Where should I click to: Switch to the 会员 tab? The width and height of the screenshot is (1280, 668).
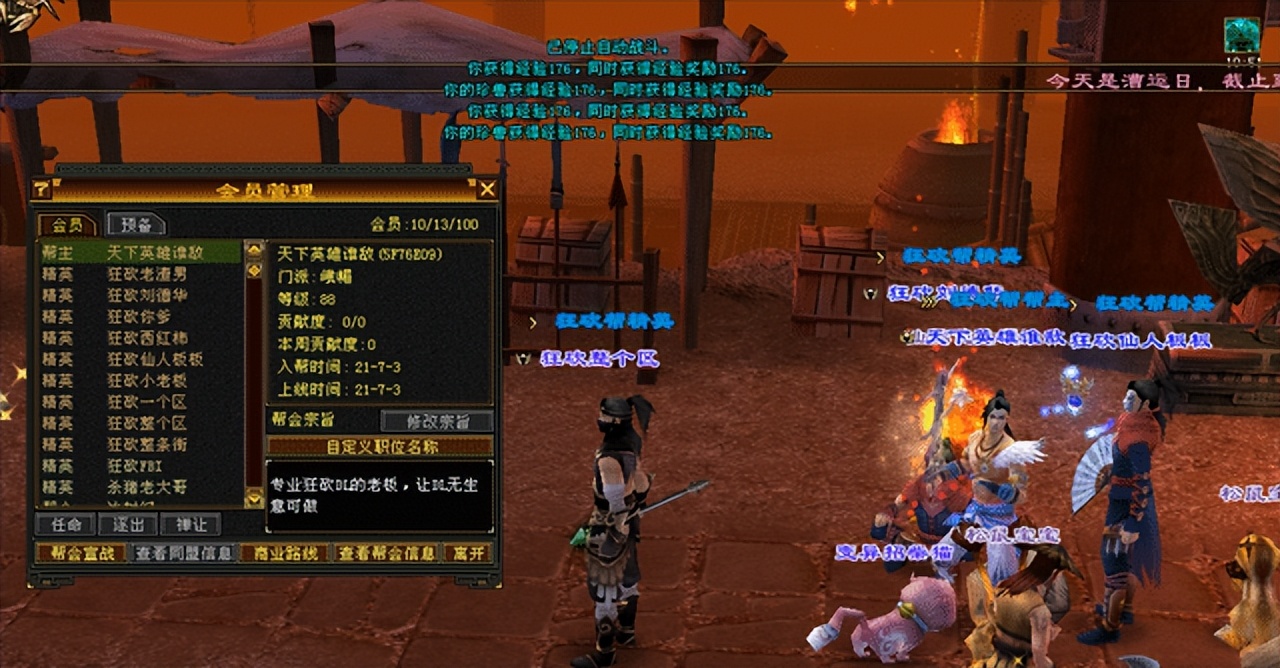point(66,225)
